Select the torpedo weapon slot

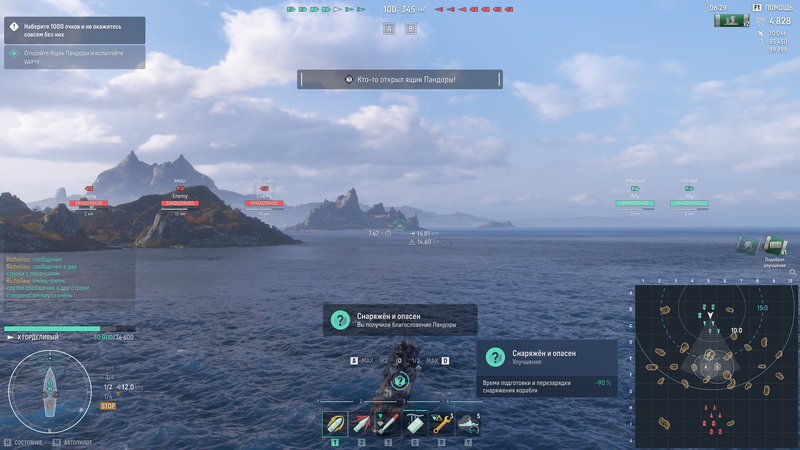point(388,424)
